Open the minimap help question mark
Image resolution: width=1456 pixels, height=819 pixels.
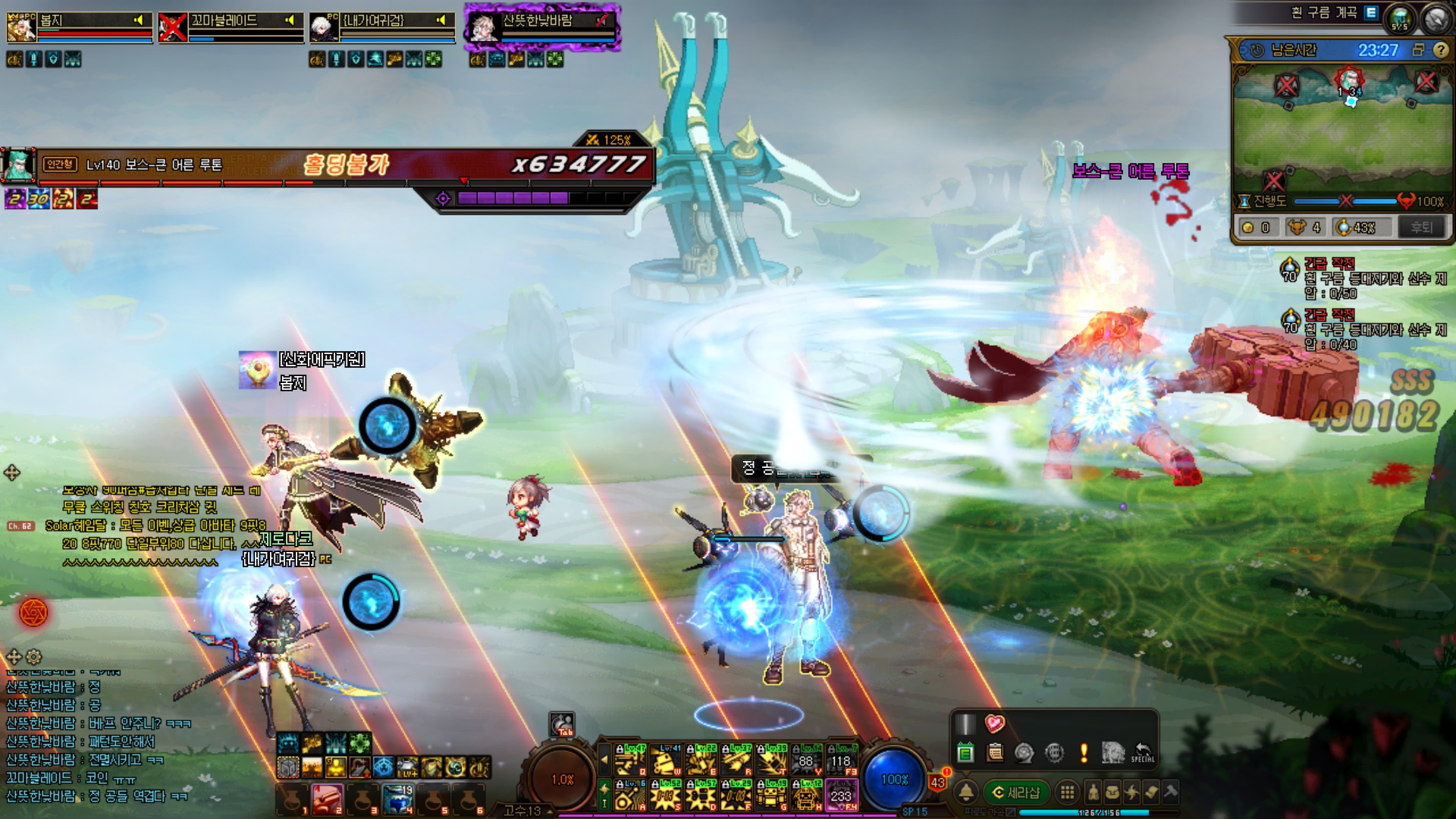pyautogui.click(x=1440, y=50)
